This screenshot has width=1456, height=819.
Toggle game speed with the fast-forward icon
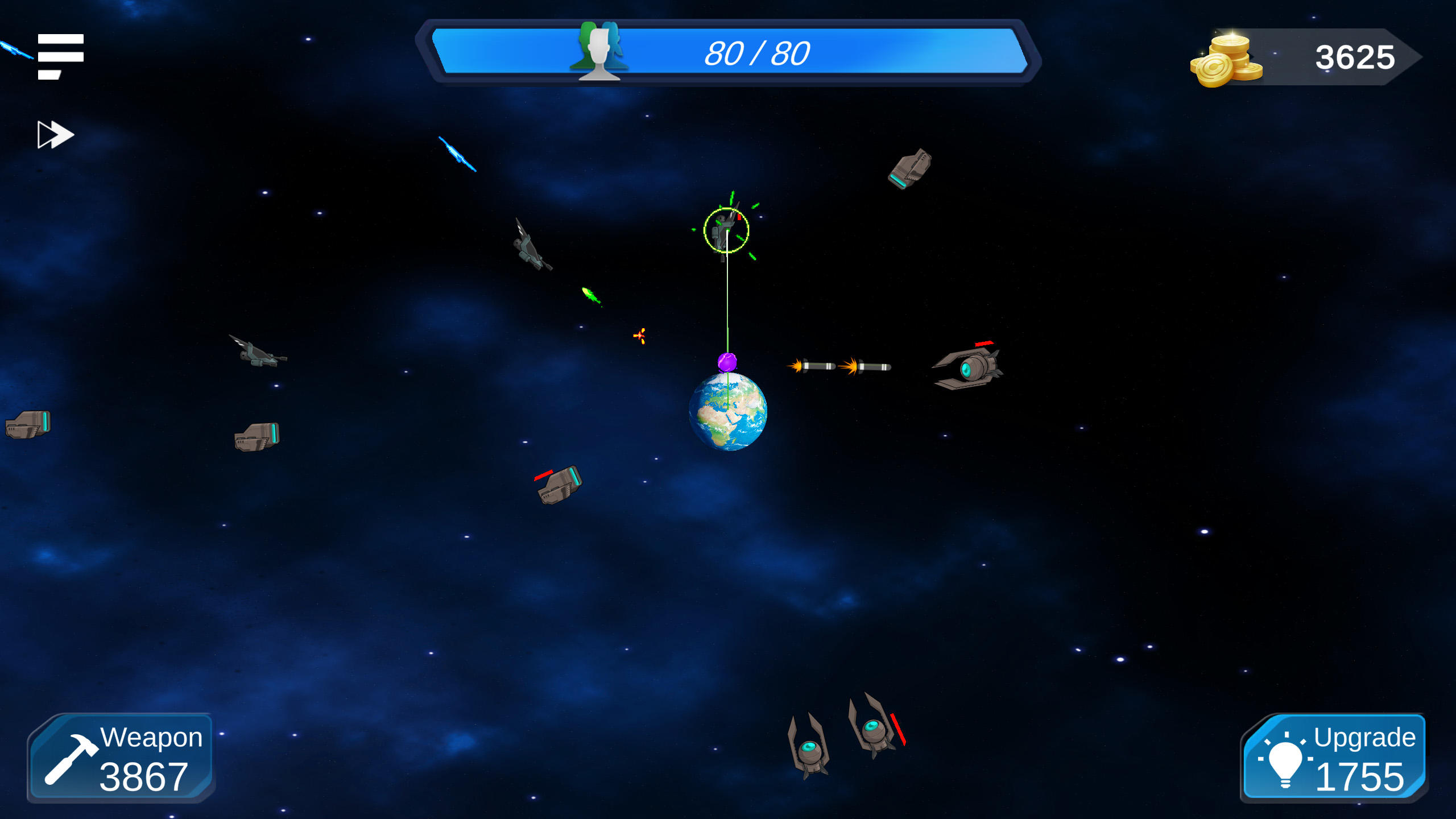55,134
